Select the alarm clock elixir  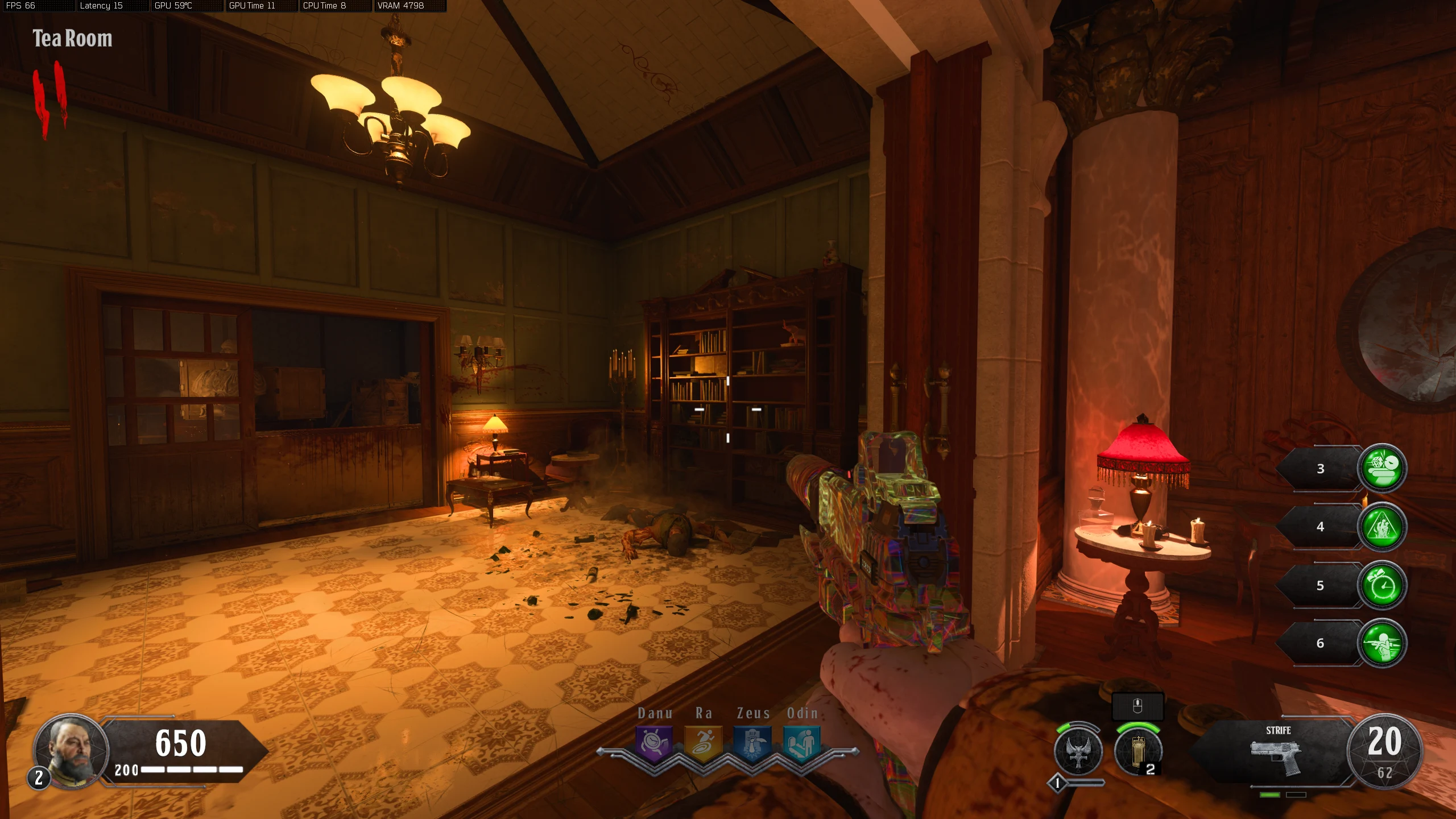click(x=1382, y=585)
